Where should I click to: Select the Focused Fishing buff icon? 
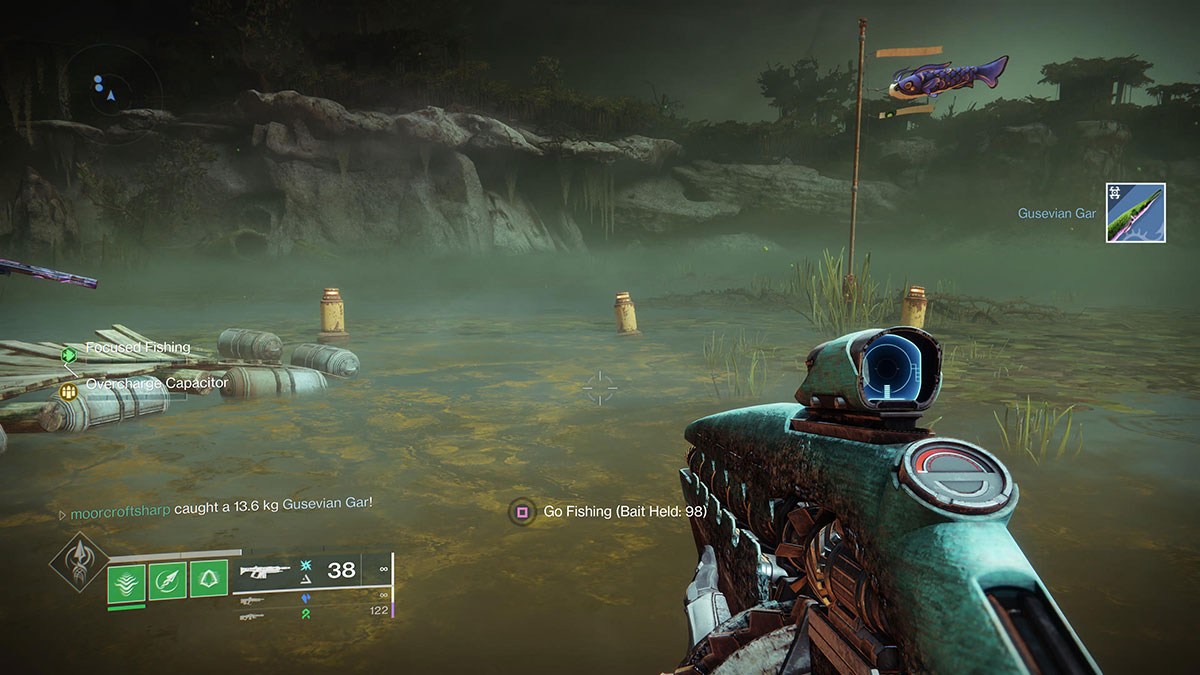[69, 354]
